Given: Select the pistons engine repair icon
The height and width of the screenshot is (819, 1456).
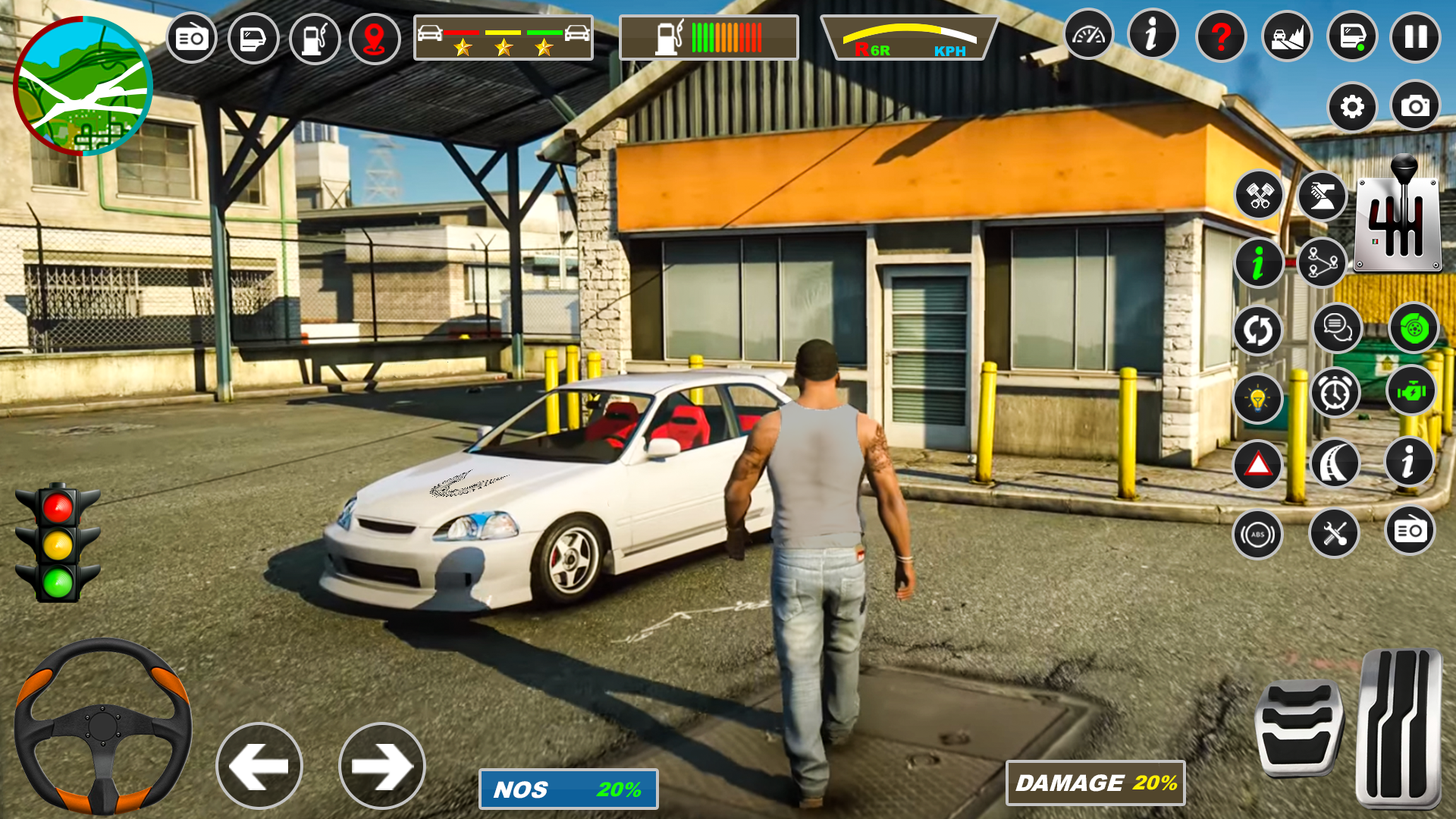Looking at the screenshot, I should pos(1258,196).
